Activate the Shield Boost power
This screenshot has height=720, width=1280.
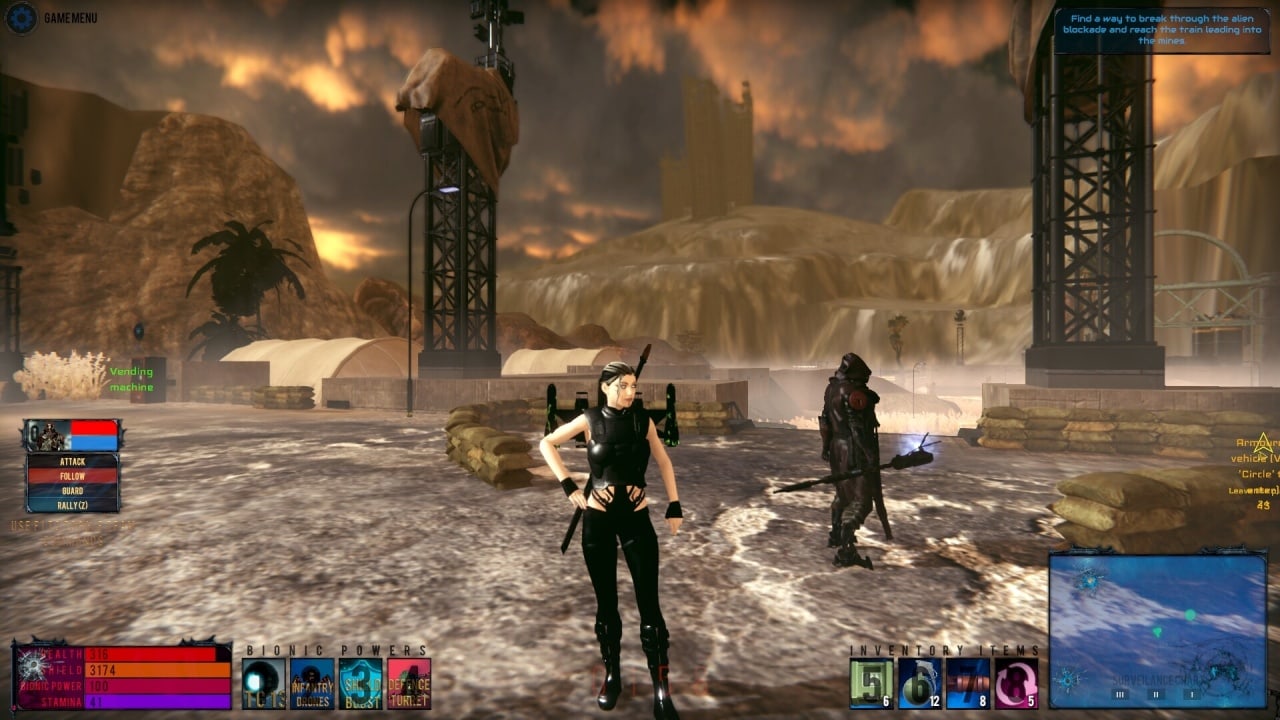[360, 684]
